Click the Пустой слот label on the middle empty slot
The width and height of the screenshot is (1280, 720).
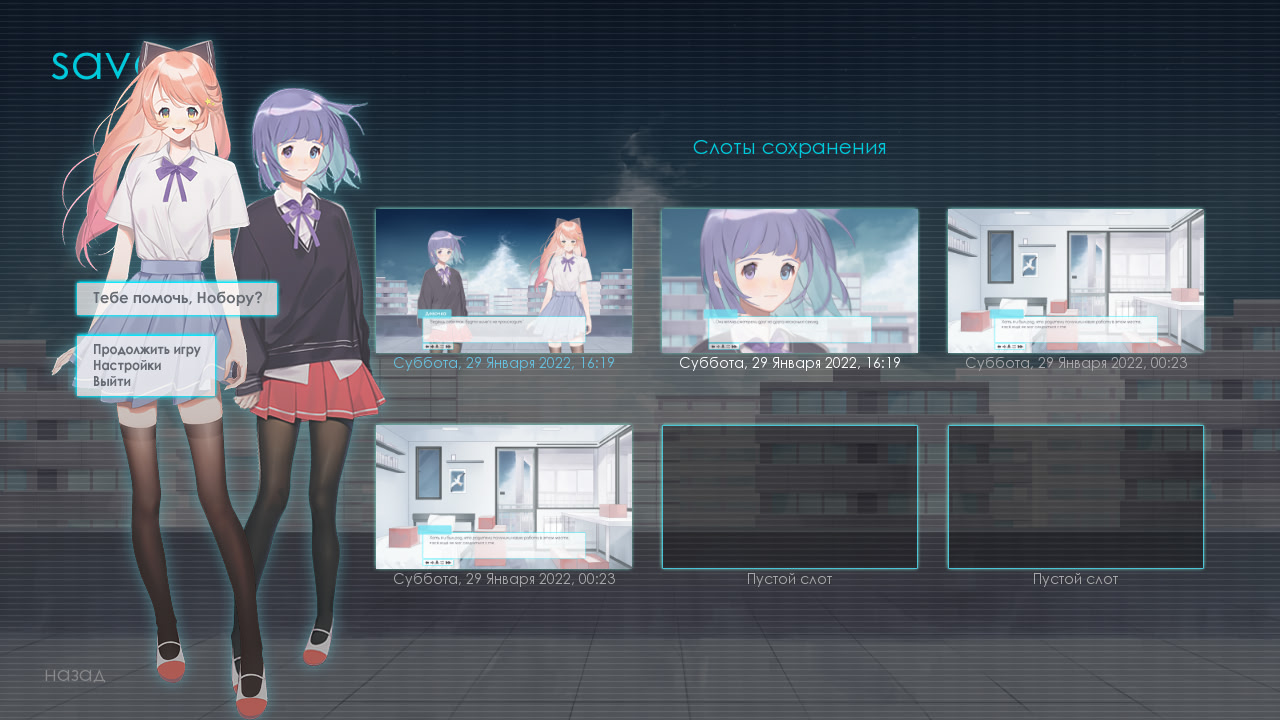[x=789, y=578]
